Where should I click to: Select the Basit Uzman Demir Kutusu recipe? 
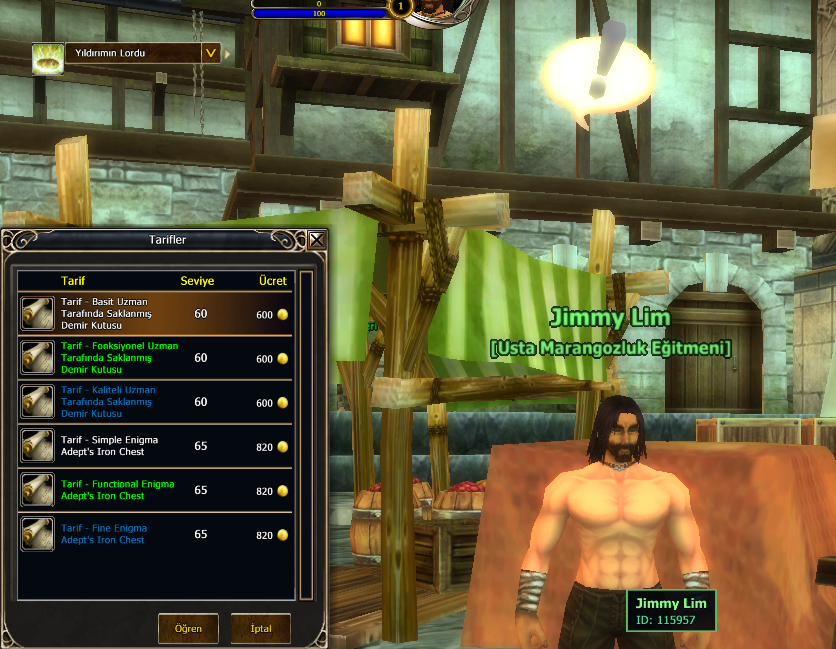(x=155, y=314)
